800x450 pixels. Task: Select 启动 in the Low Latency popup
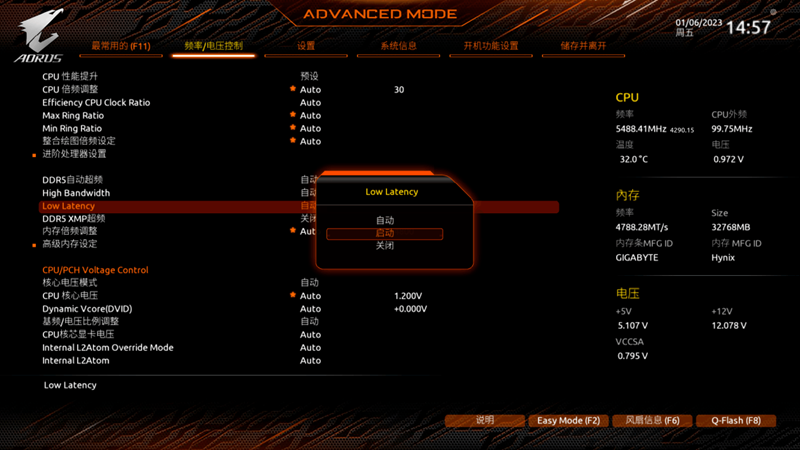click(x=385, y=233)
